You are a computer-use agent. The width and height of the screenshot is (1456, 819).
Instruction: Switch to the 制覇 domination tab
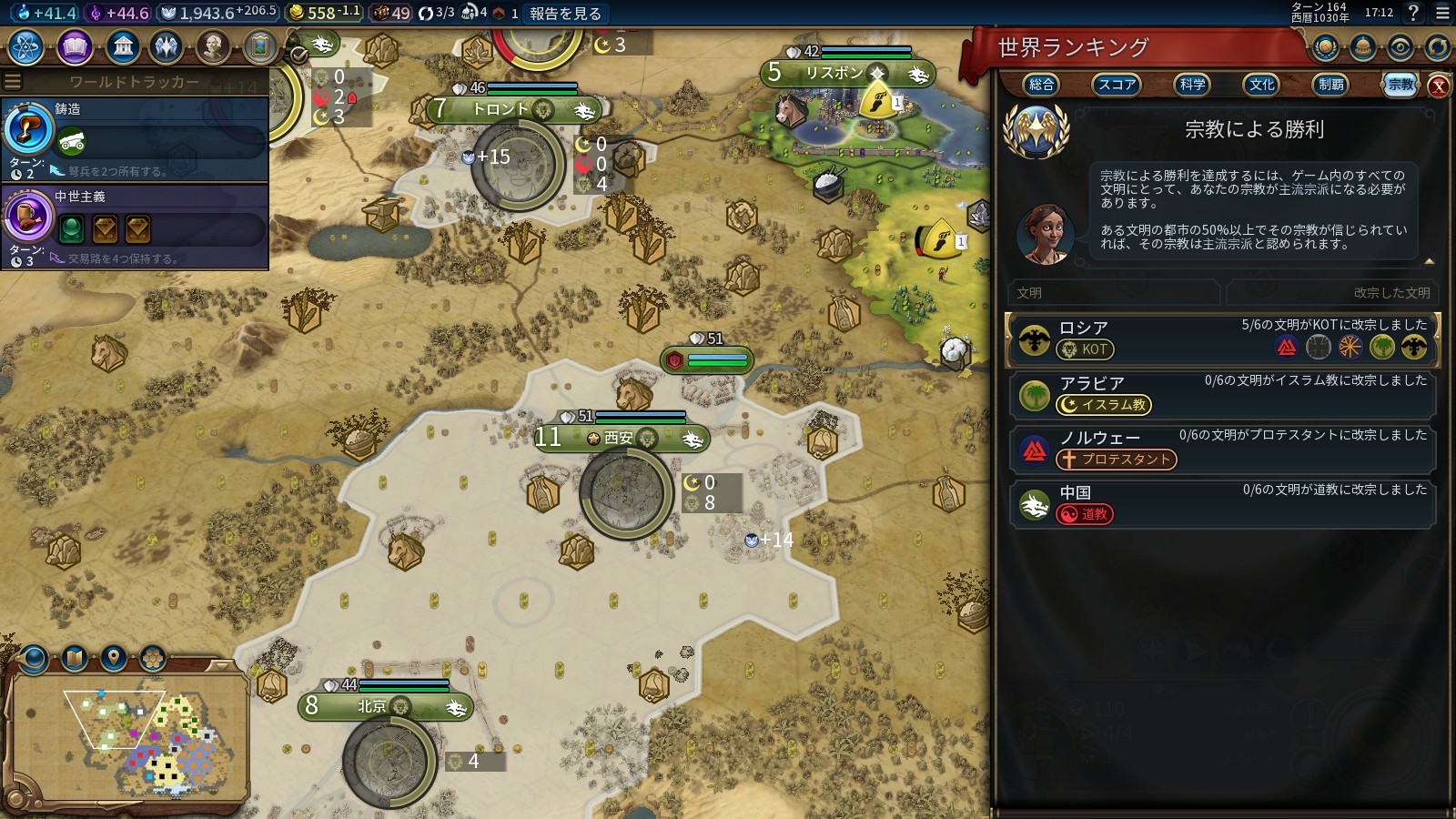click(x=1330, y=85)
